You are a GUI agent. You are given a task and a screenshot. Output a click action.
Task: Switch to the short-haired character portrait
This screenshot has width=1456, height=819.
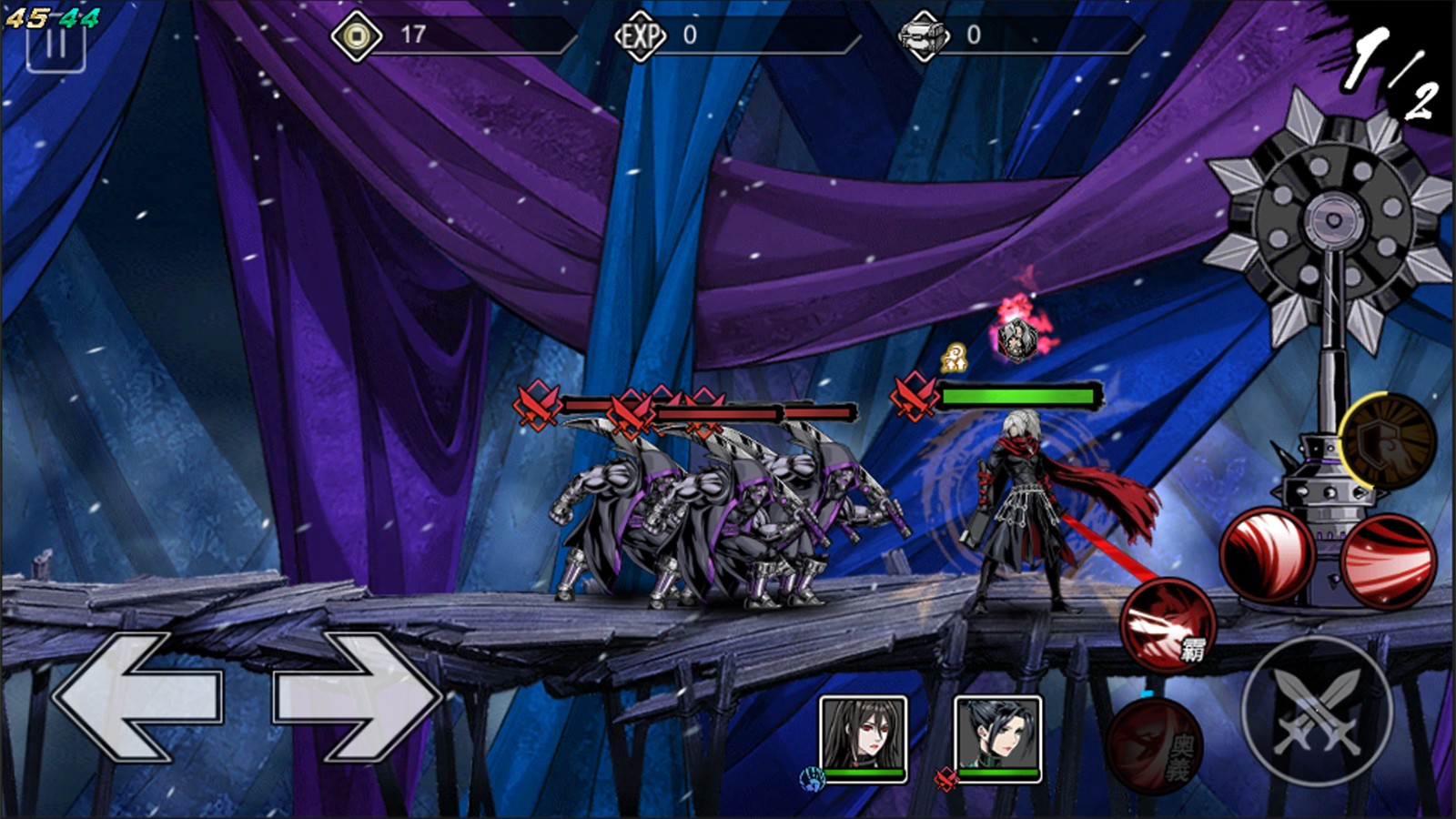997,738
